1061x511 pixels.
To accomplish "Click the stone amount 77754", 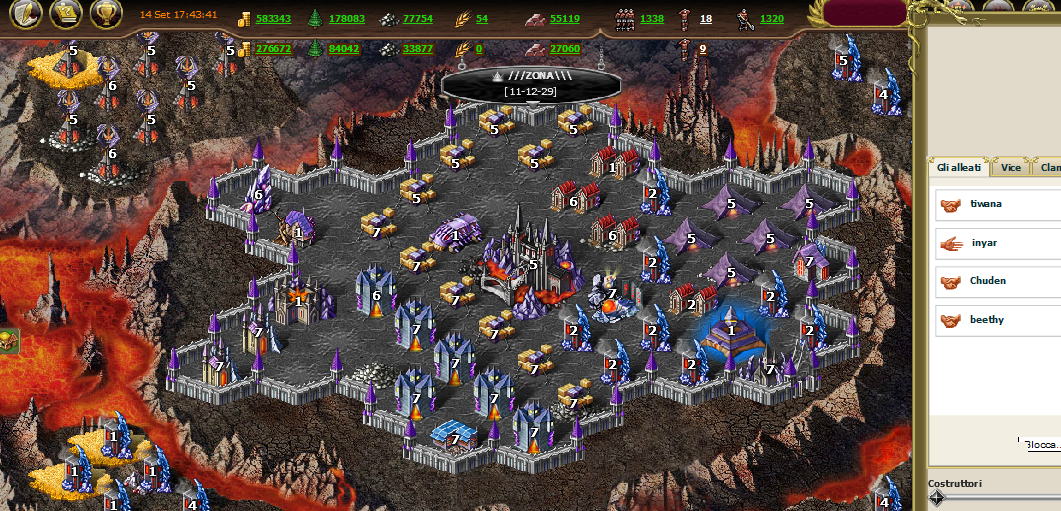I will [x=418, y=19].
